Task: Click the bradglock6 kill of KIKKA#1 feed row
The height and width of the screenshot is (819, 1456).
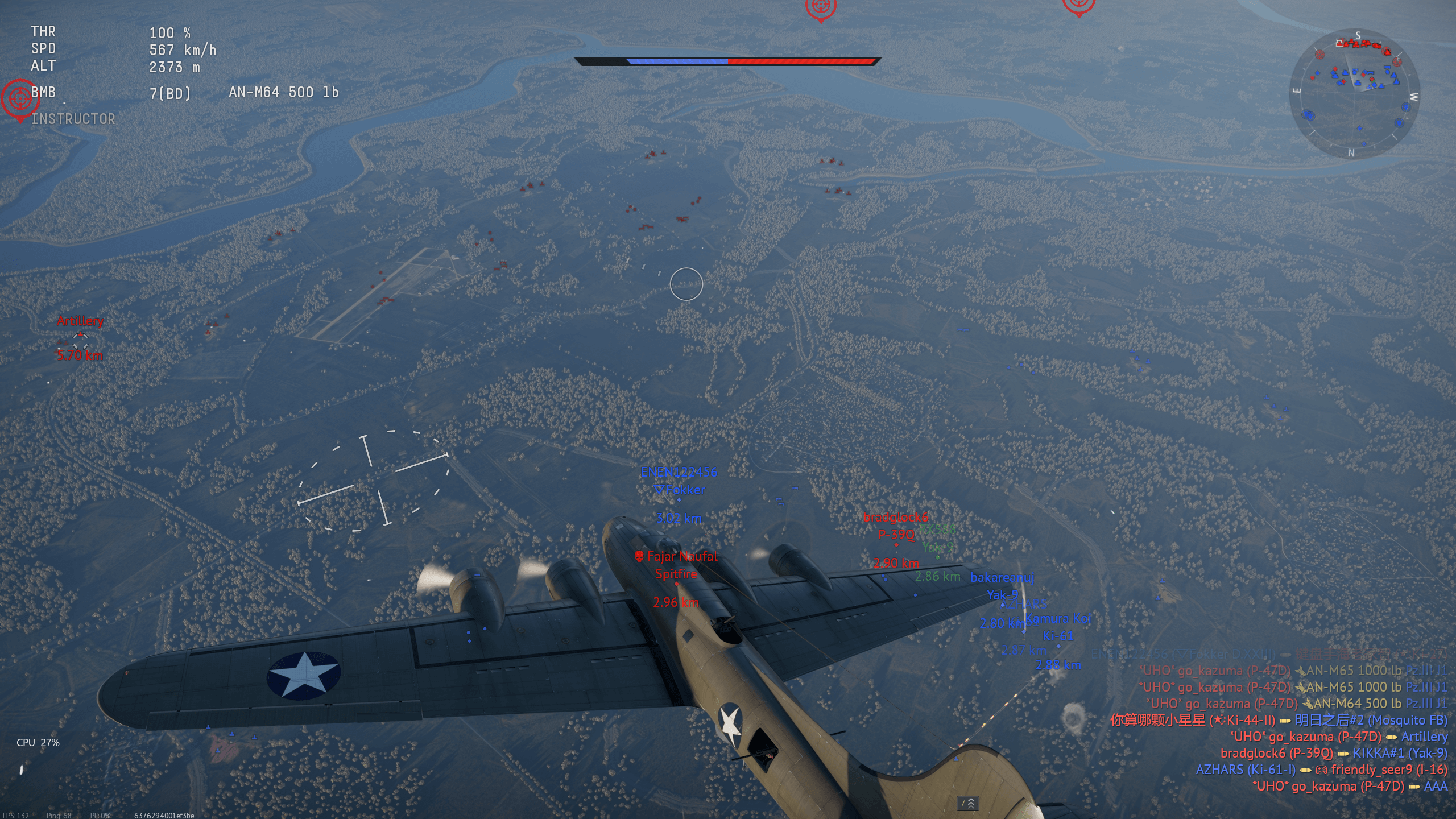Action: tap(1333, 753)
